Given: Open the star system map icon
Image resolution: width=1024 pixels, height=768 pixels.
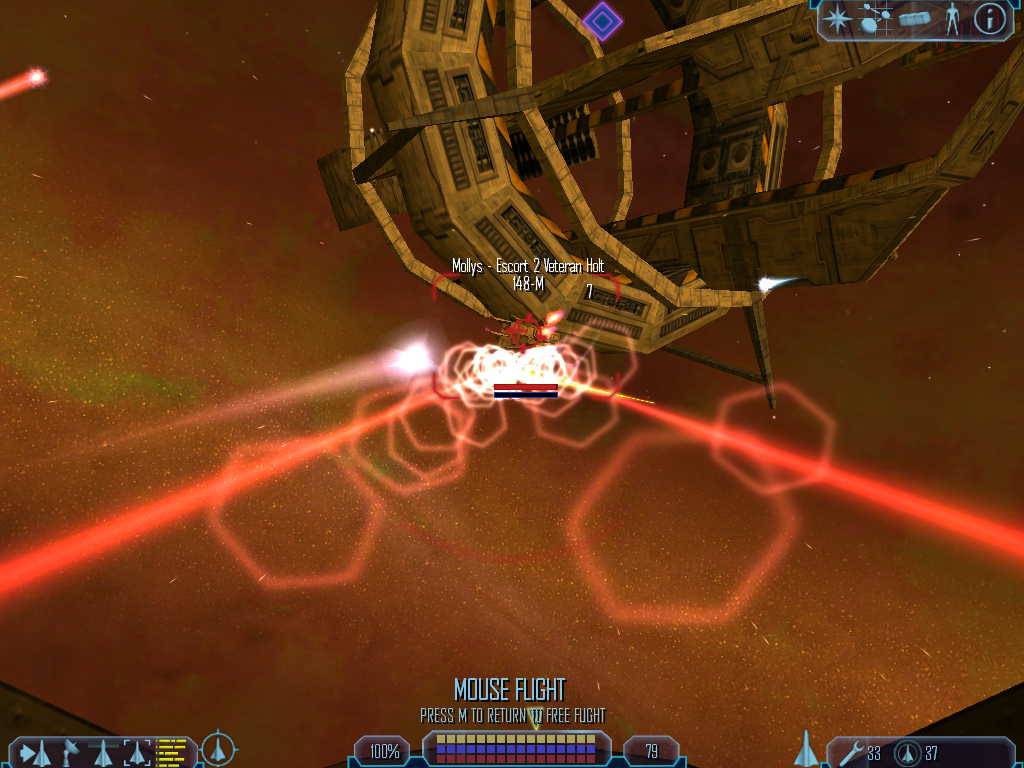Looking at the screenshot, I should click(x=875, y=18).
